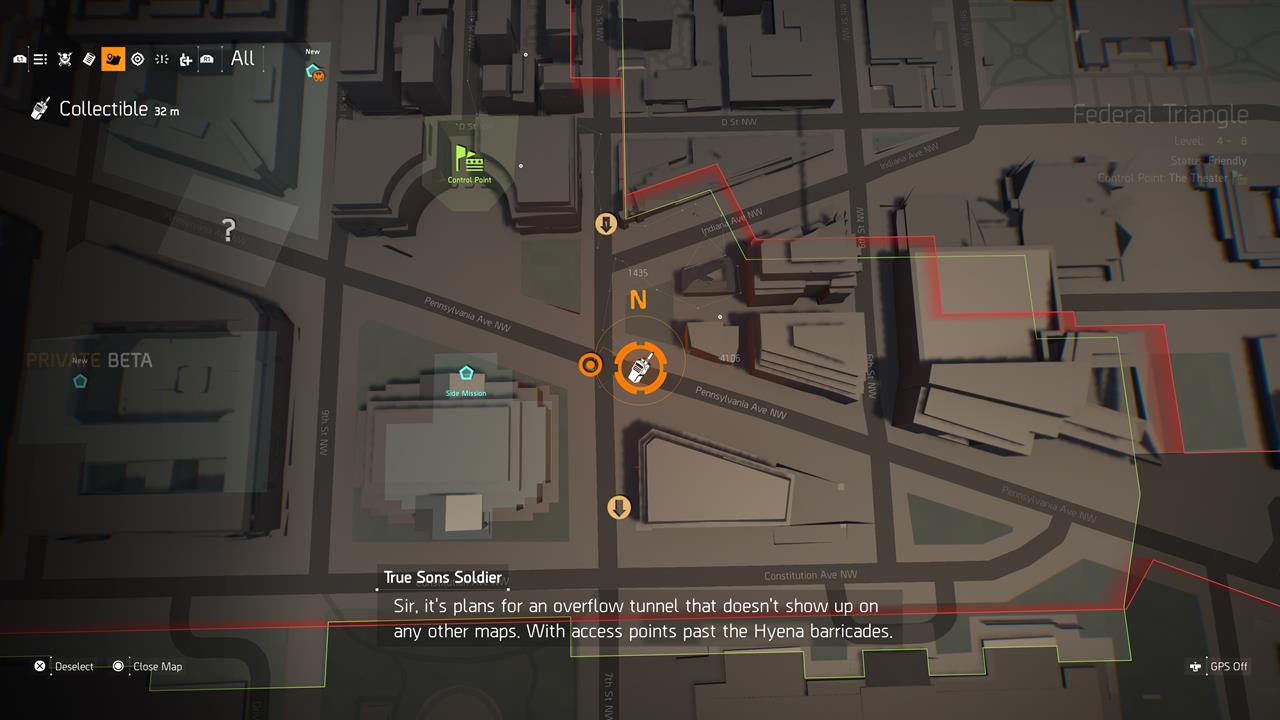
Task: Select the highlighted map filter tab
Action: 113,59
